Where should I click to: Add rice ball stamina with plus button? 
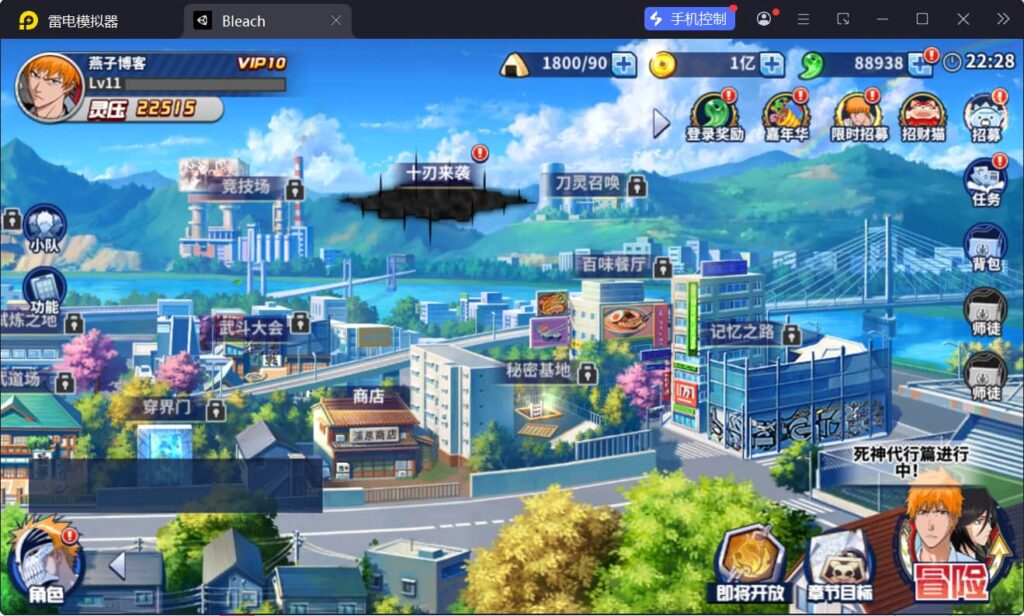623,64
